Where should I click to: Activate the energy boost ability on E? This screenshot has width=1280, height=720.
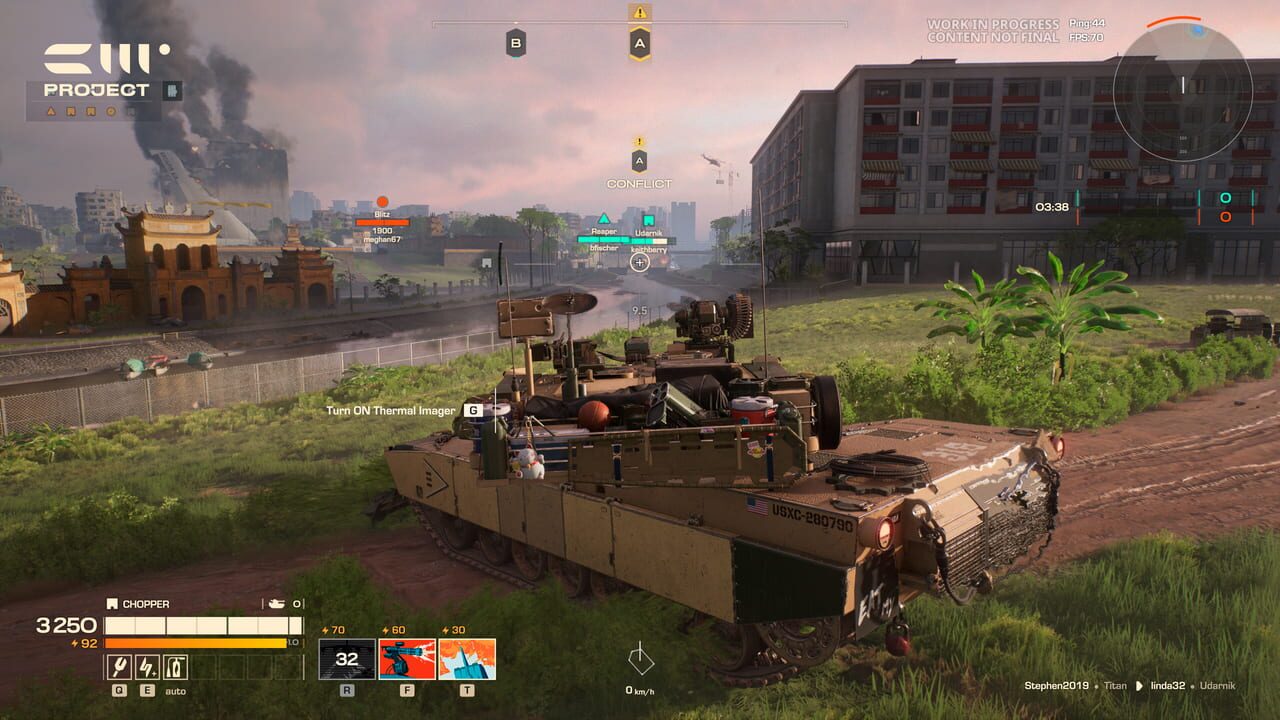click(148, 665)
